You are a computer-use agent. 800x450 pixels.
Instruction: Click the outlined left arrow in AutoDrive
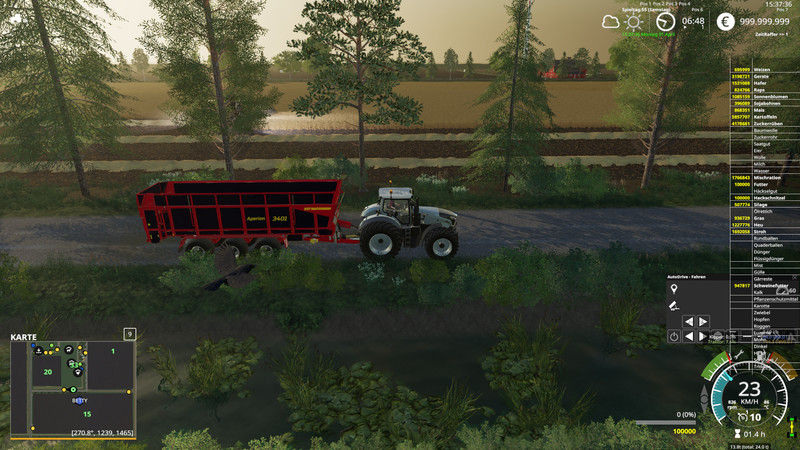687,321
